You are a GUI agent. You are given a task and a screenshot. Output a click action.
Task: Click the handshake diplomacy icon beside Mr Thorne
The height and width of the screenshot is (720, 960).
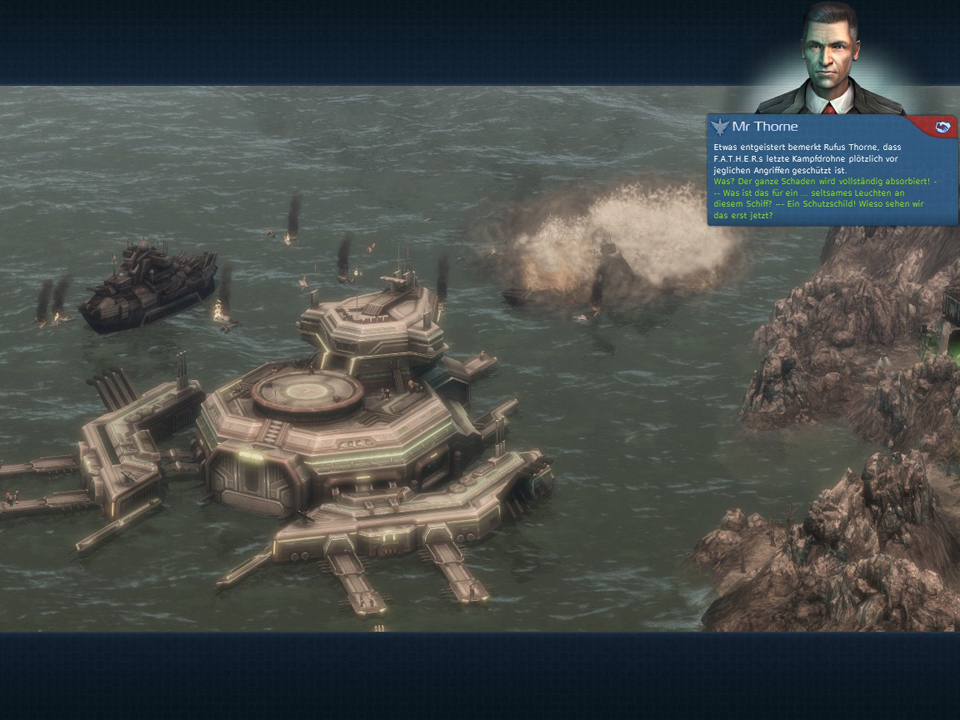[940, 127]
